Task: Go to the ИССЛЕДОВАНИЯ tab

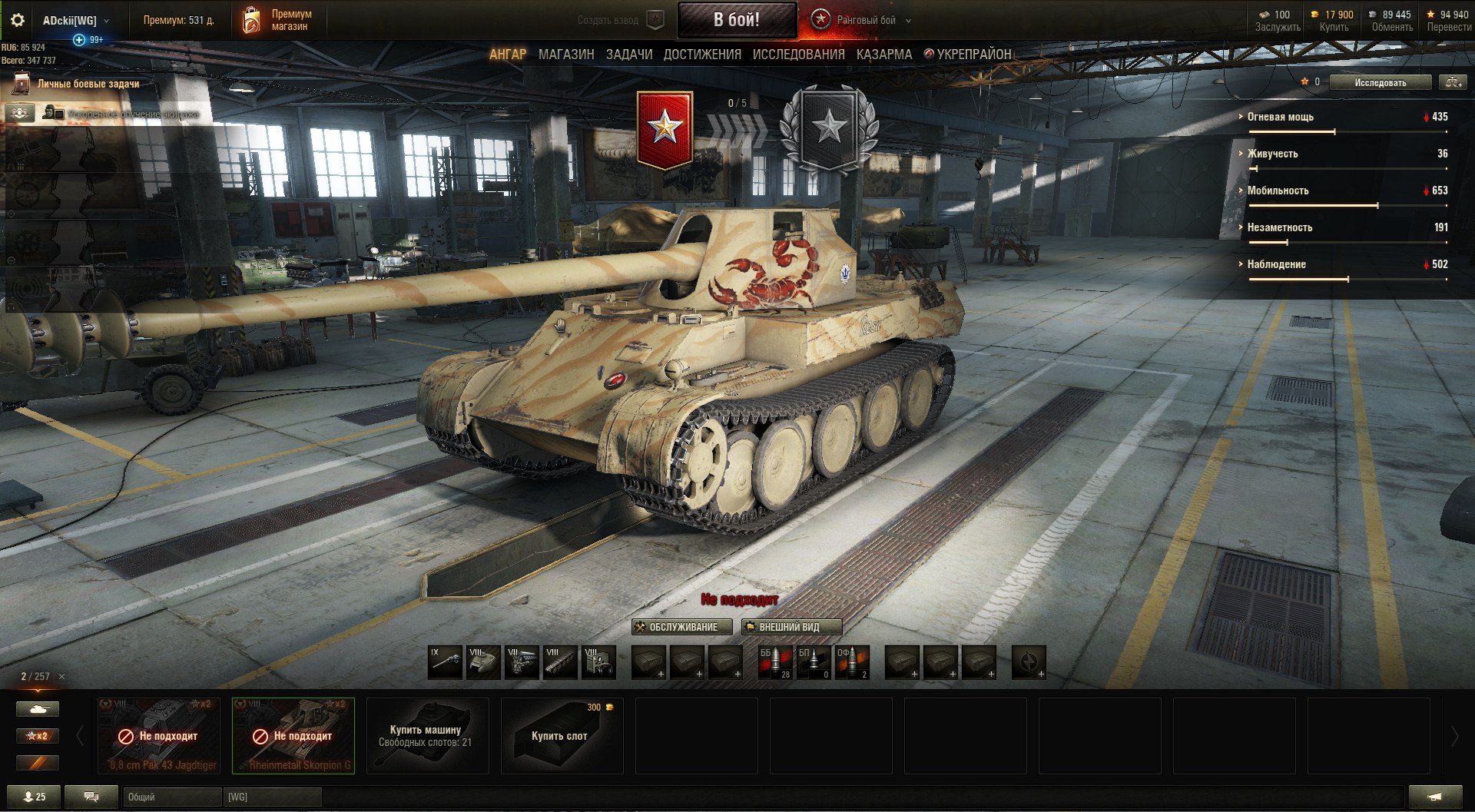Action: tap(798, 55)
